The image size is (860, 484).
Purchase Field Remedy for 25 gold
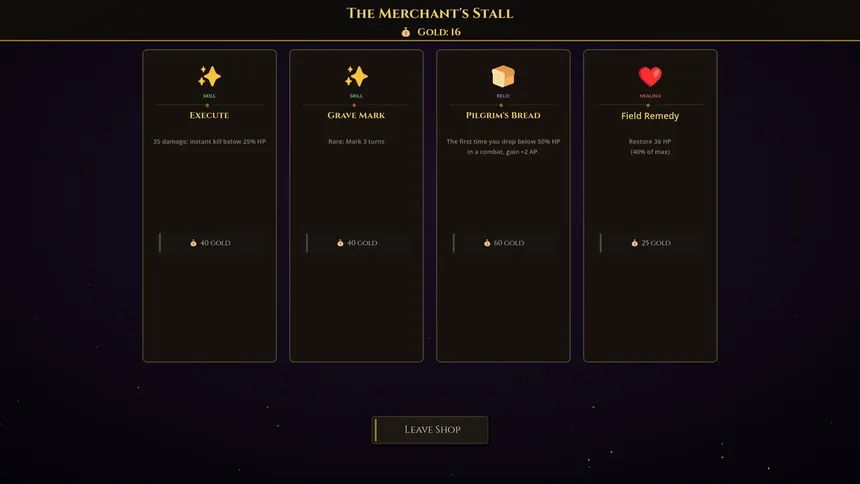[651, 243]
